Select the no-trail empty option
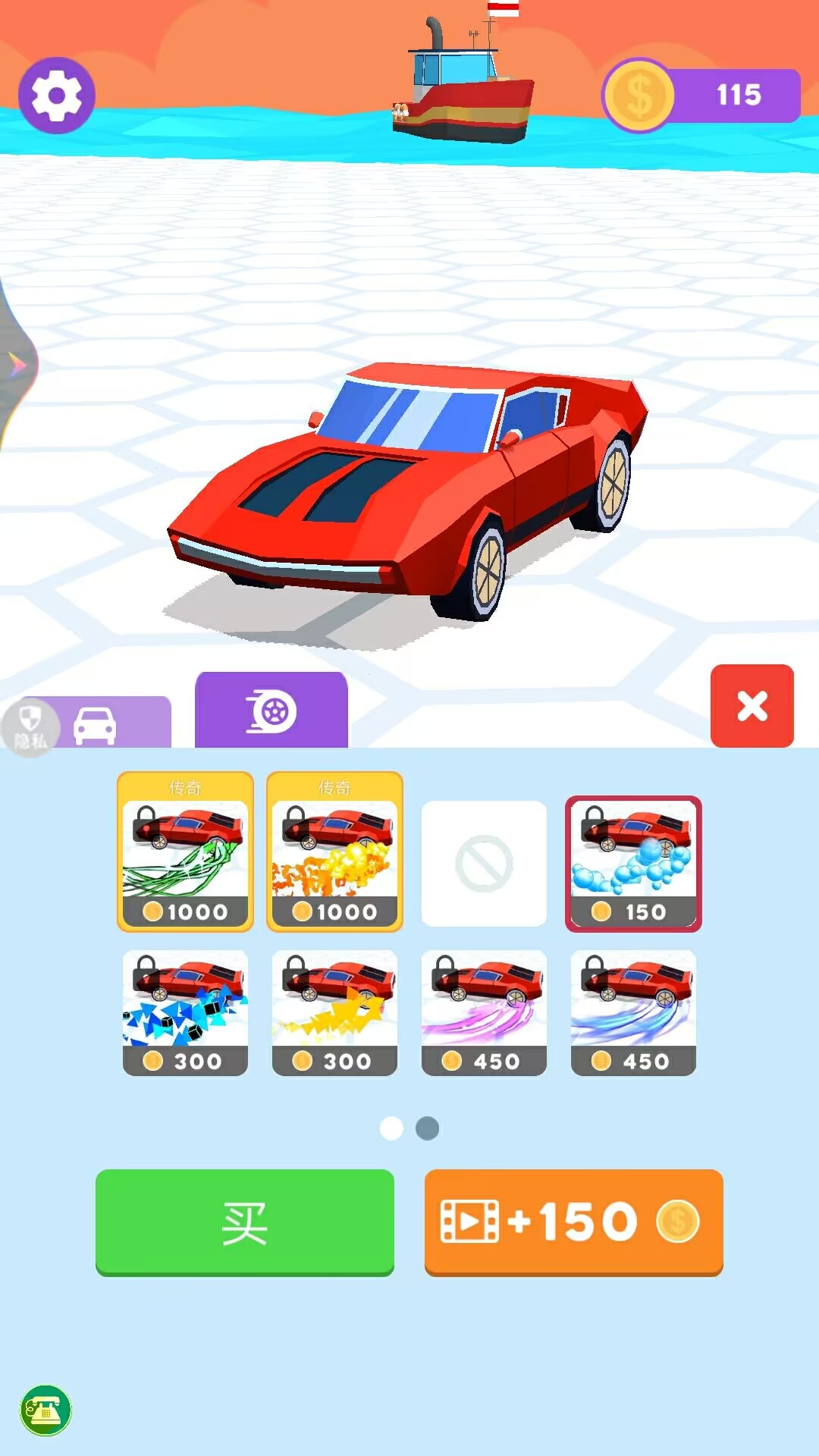This screenshot has width=819, height=1456. (x=484, y=863)
